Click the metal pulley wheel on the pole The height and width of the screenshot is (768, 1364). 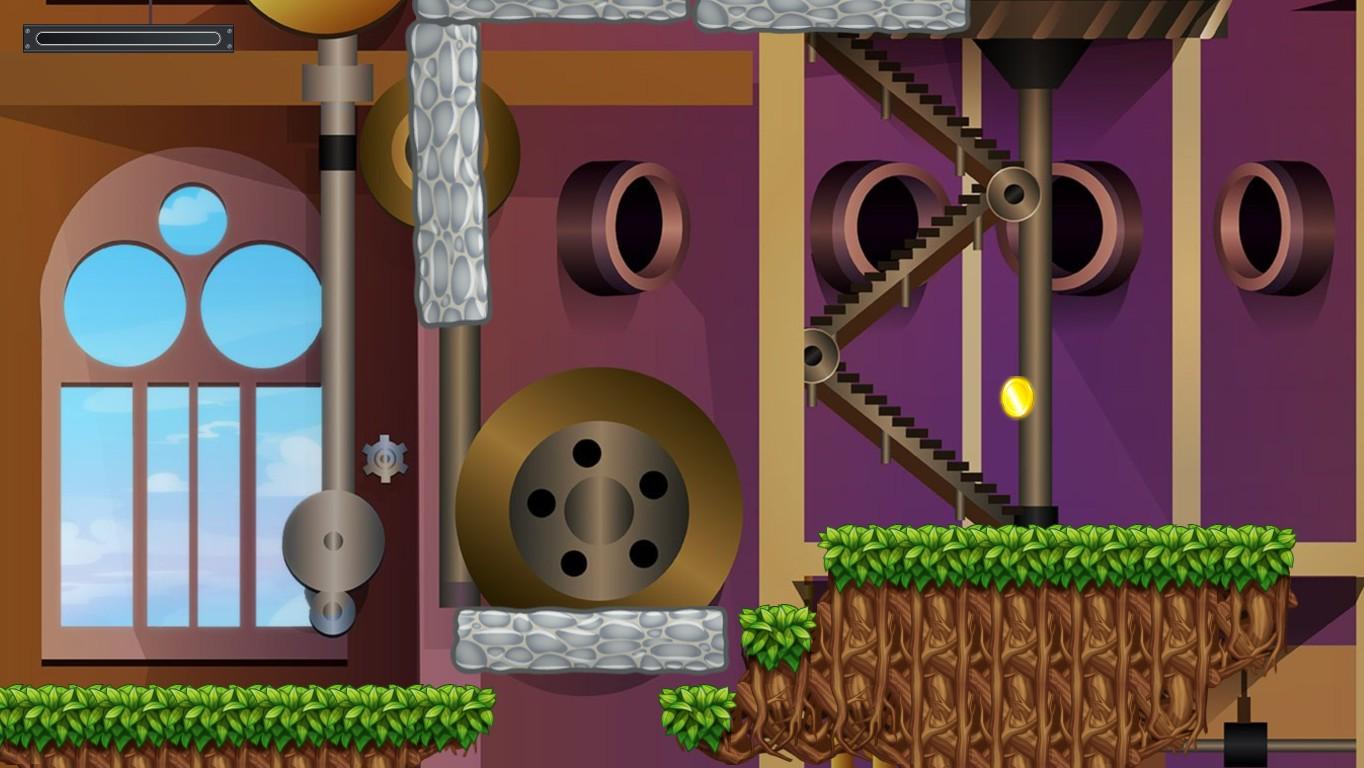(333, 540)
